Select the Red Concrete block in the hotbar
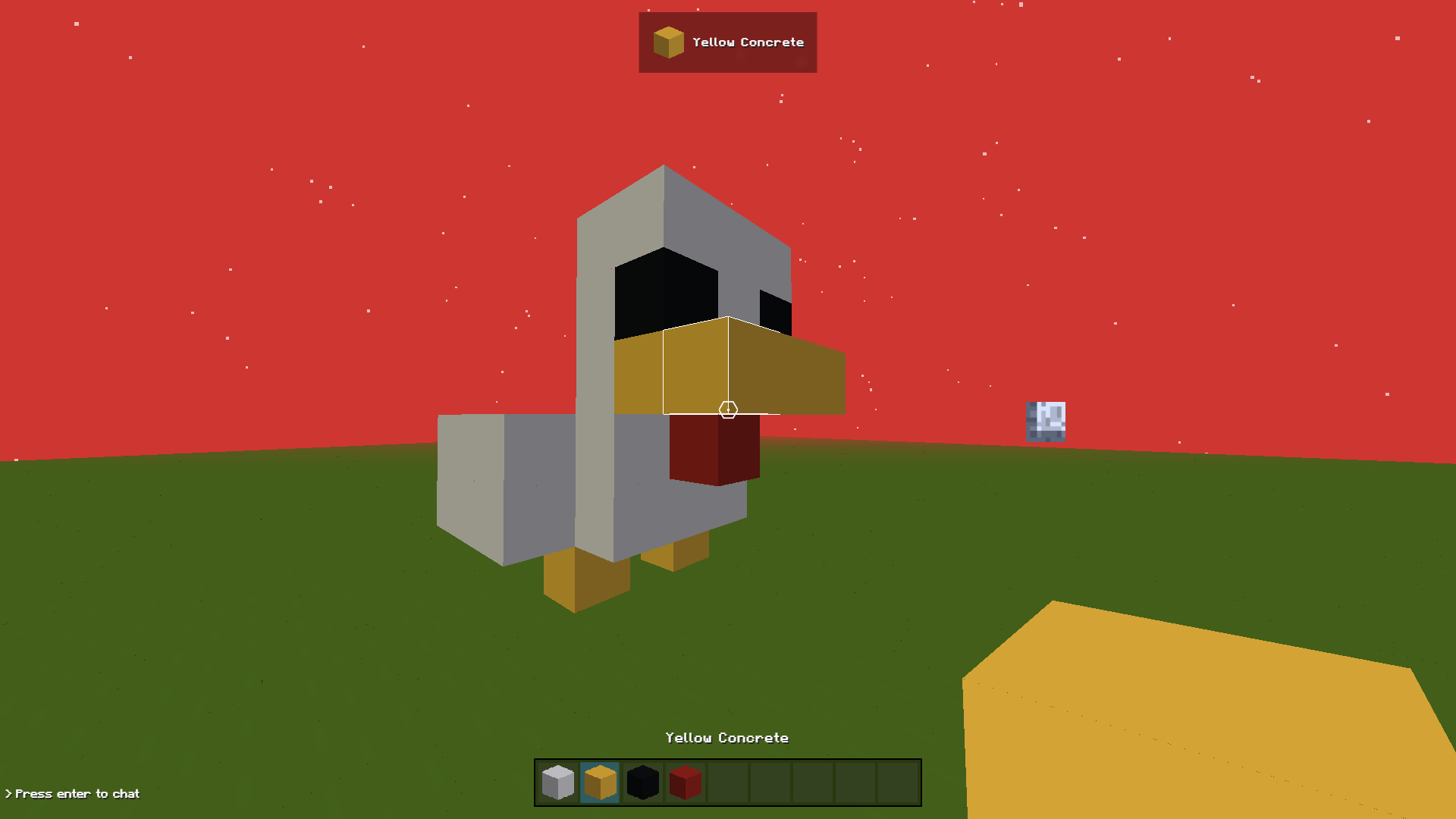This screenshot has width=1456, height=819. point(685,782)
